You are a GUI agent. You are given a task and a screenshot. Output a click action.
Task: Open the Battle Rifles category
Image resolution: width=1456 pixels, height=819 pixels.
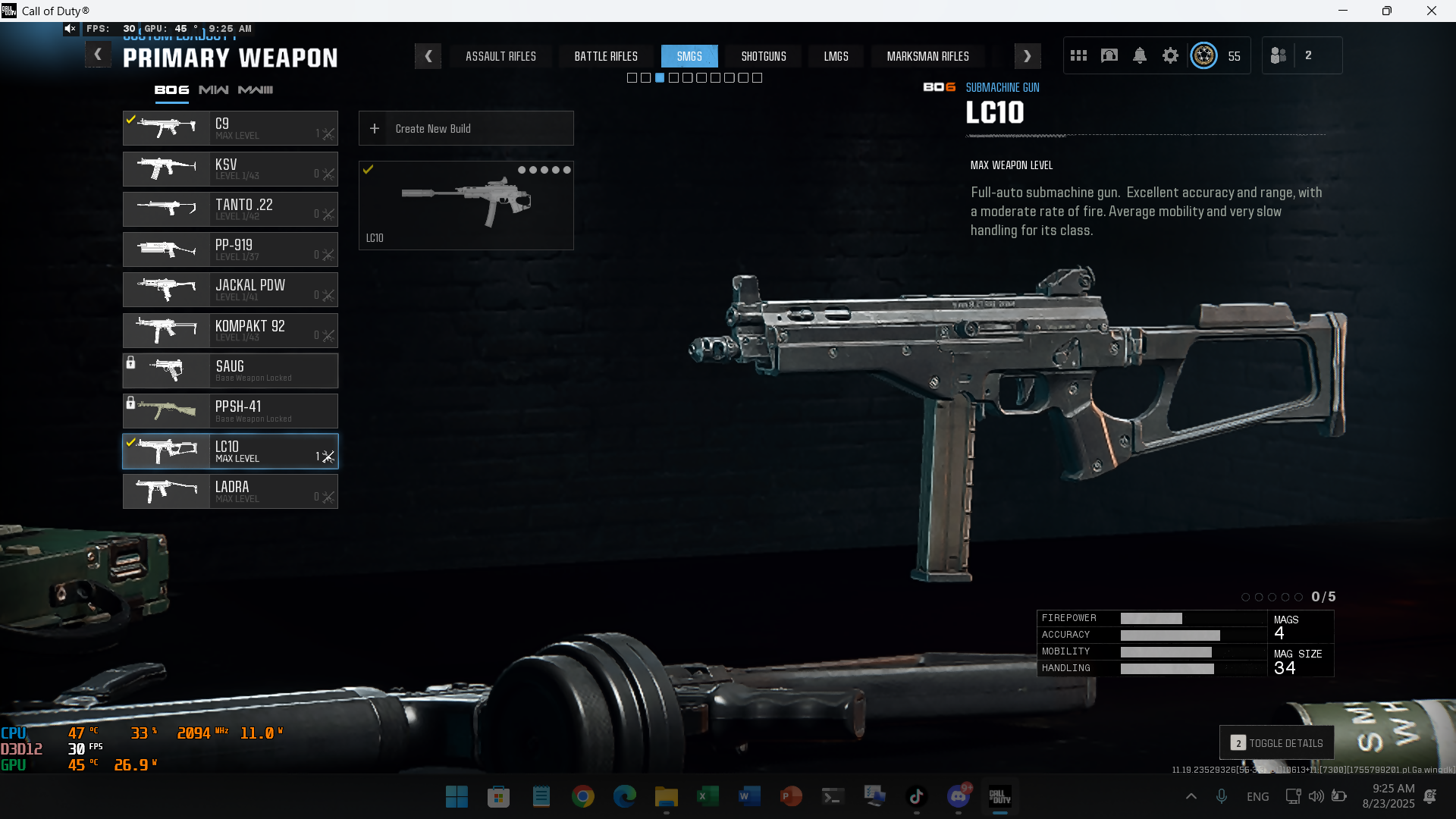[x=606, y=56]
